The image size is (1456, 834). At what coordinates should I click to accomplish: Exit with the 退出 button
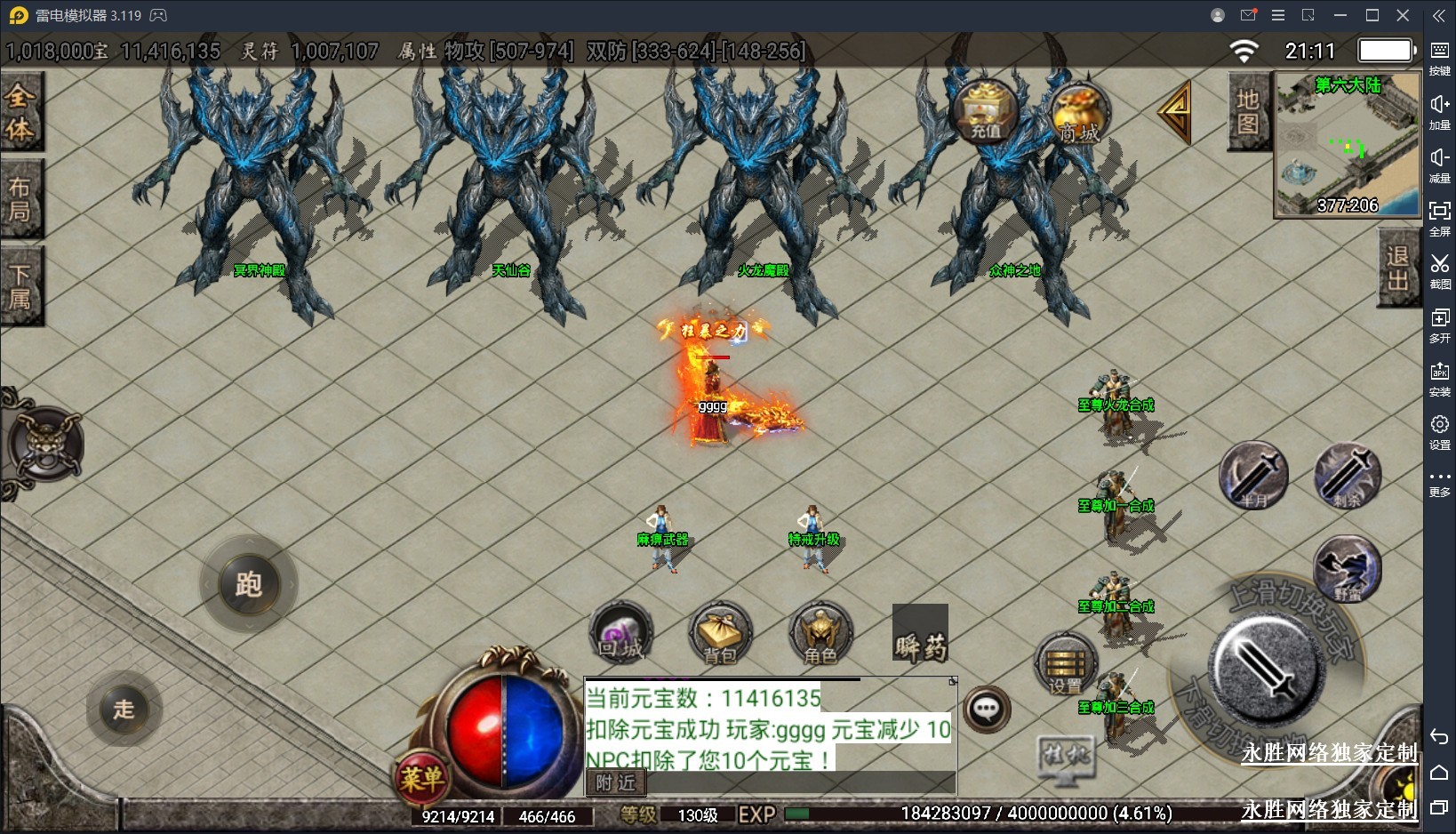tap(1397, 268)
